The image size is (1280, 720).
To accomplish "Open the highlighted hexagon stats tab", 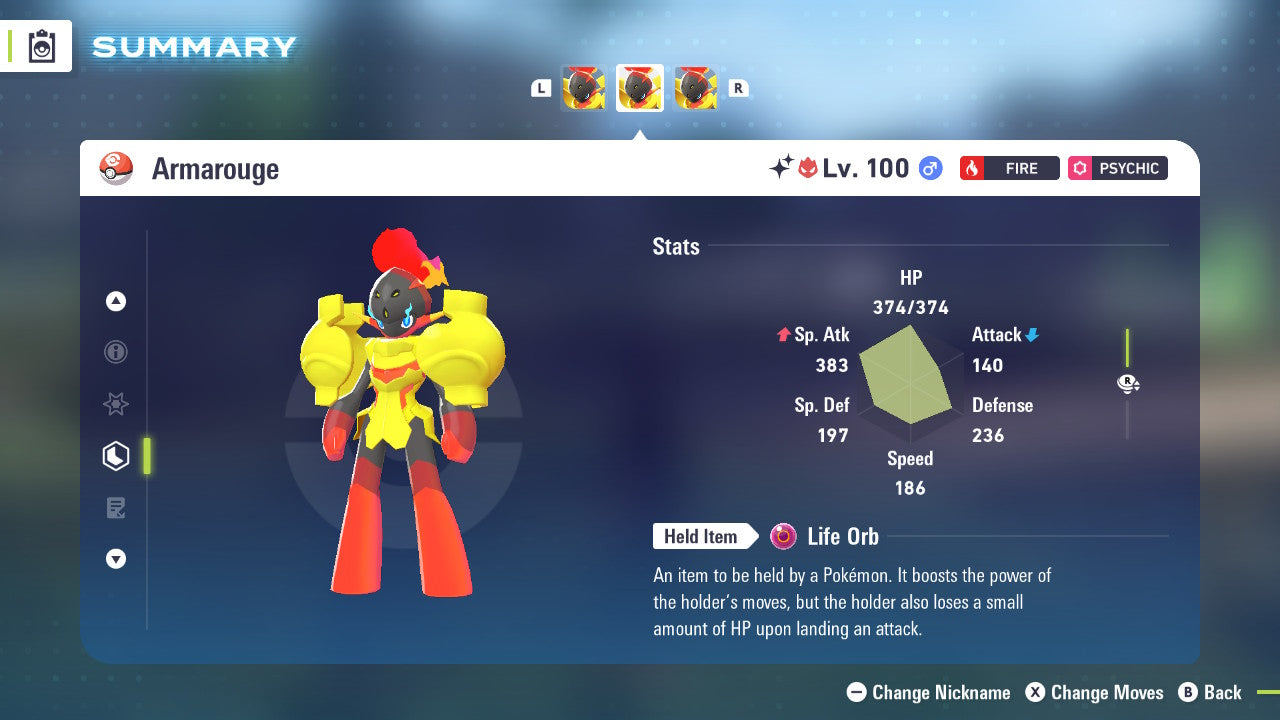I will 116,456.
